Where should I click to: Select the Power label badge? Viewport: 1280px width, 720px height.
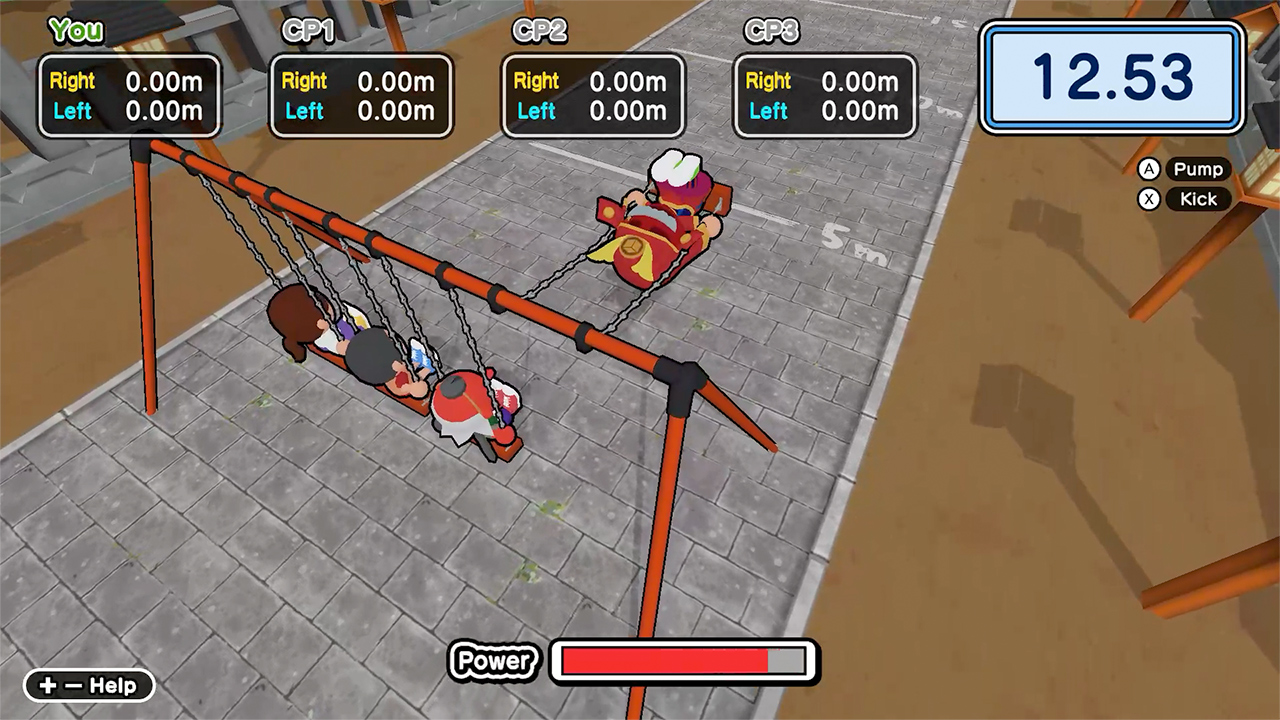pyautogui.click(x=493, y=661)
